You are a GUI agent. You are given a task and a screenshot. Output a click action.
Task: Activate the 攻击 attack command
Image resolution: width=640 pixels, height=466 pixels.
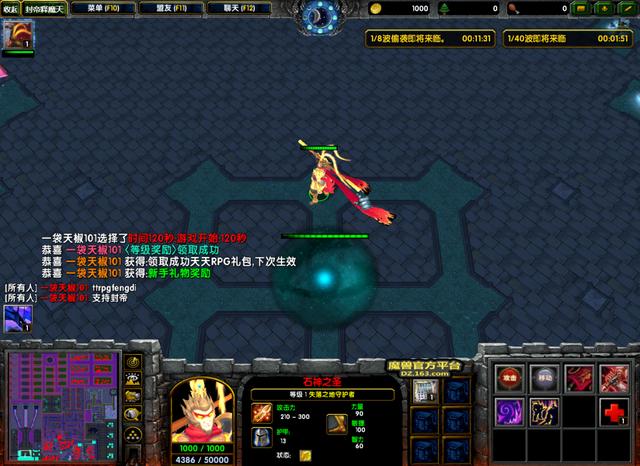tap(509, 378)
